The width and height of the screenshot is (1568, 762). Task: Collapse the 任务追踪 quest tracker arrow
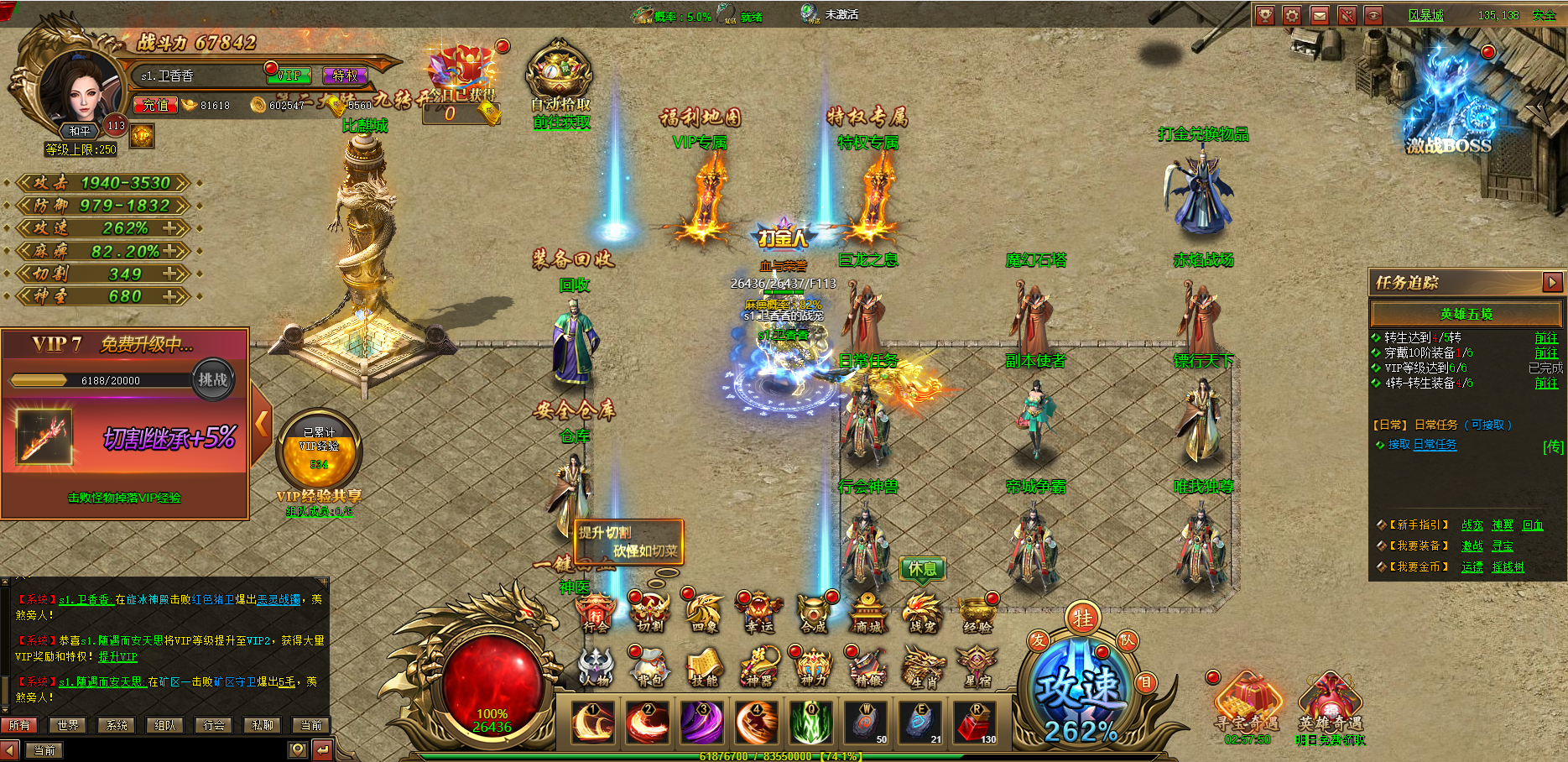[1552, 282]
